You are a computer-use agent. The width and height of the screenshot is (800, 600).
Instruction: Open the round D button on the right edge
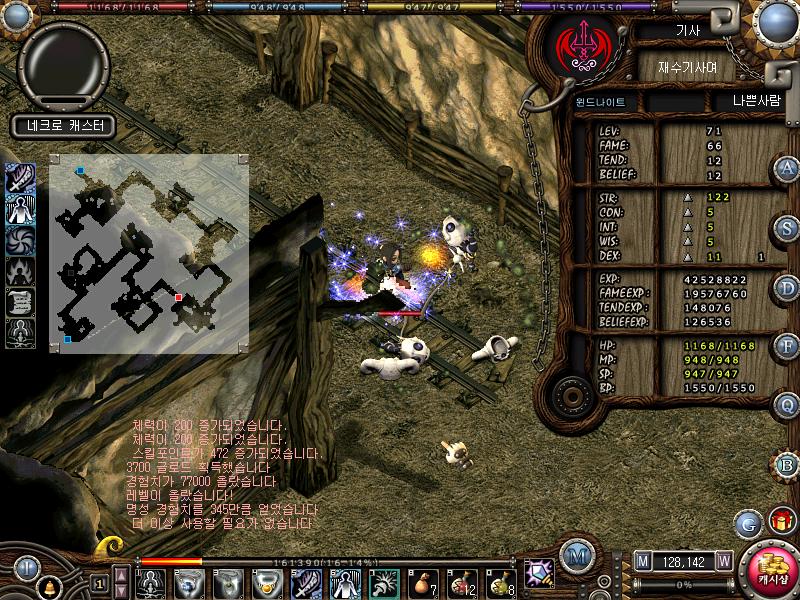pyautogui.click(x=788, y=288)
